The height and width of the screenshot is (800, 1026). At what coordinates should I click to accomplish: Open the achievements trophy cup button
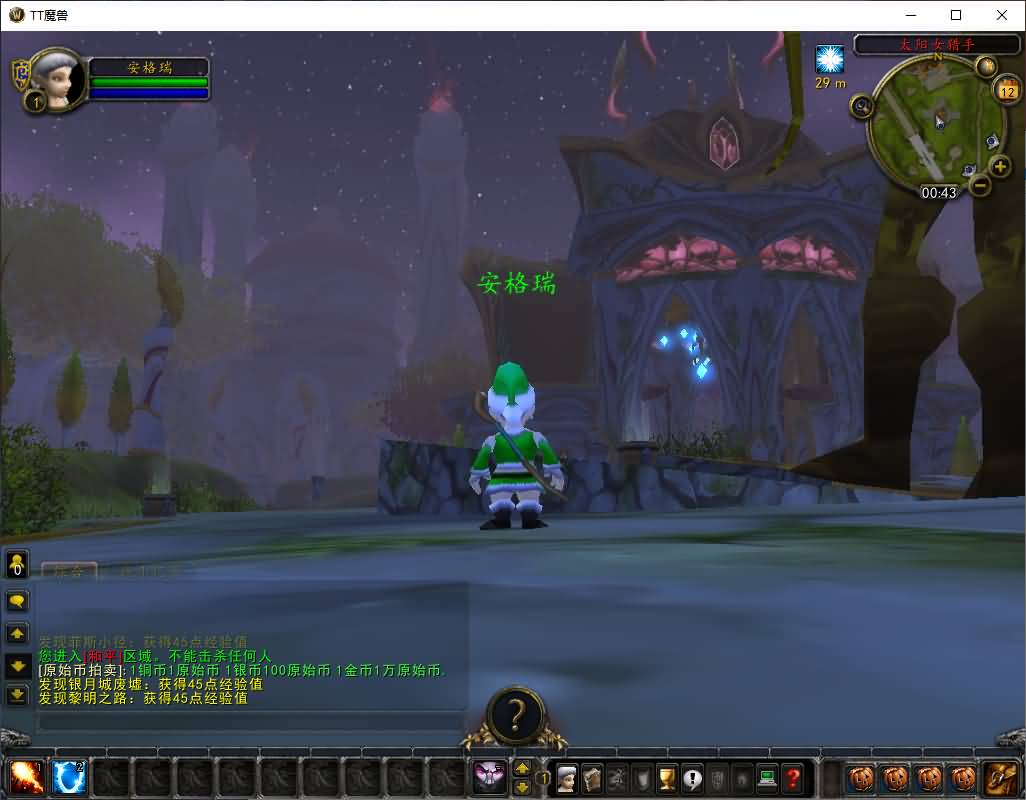(x=667, y=777)
